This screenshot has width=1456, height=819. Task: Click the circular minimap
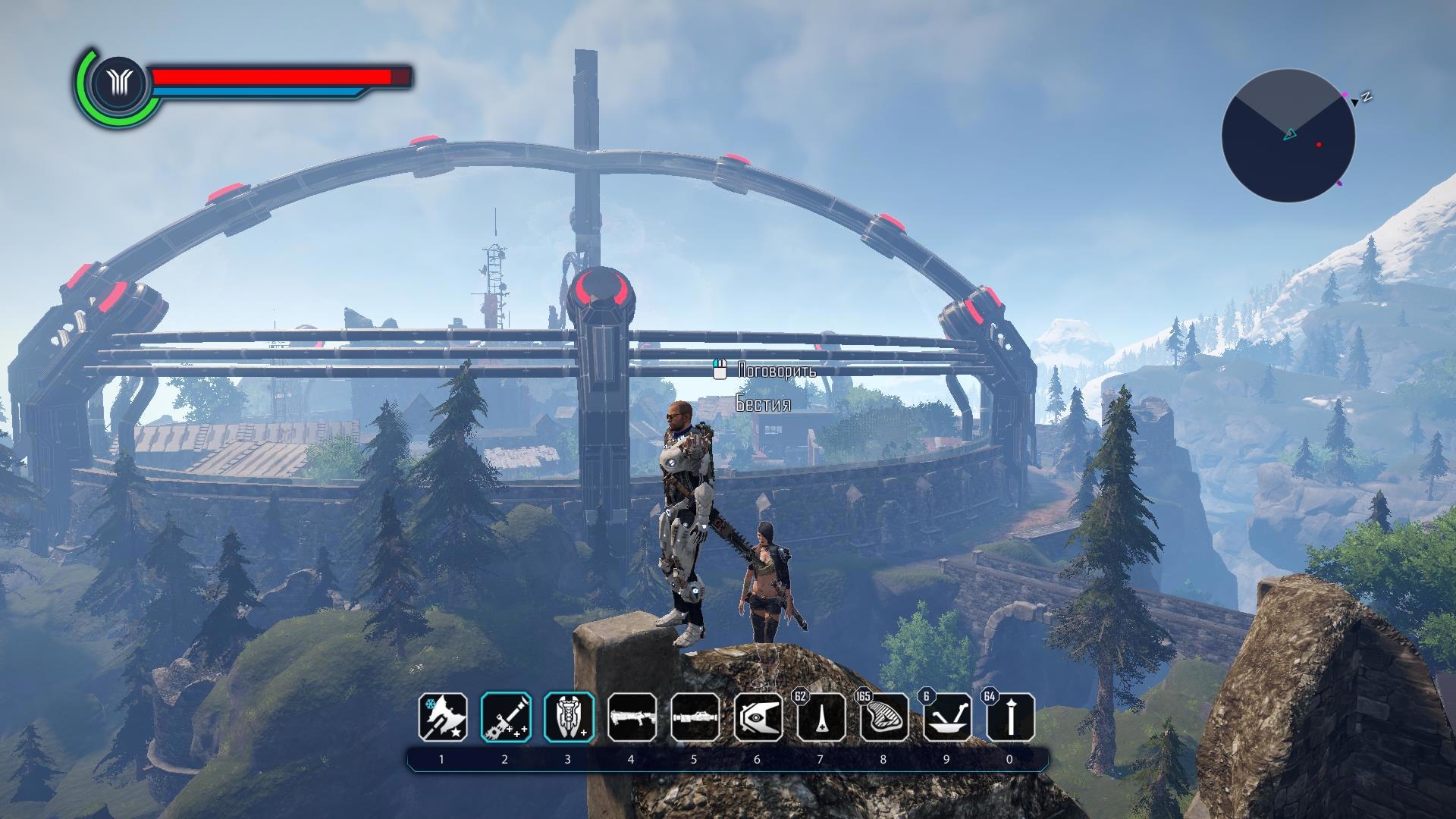point(1288,136)
